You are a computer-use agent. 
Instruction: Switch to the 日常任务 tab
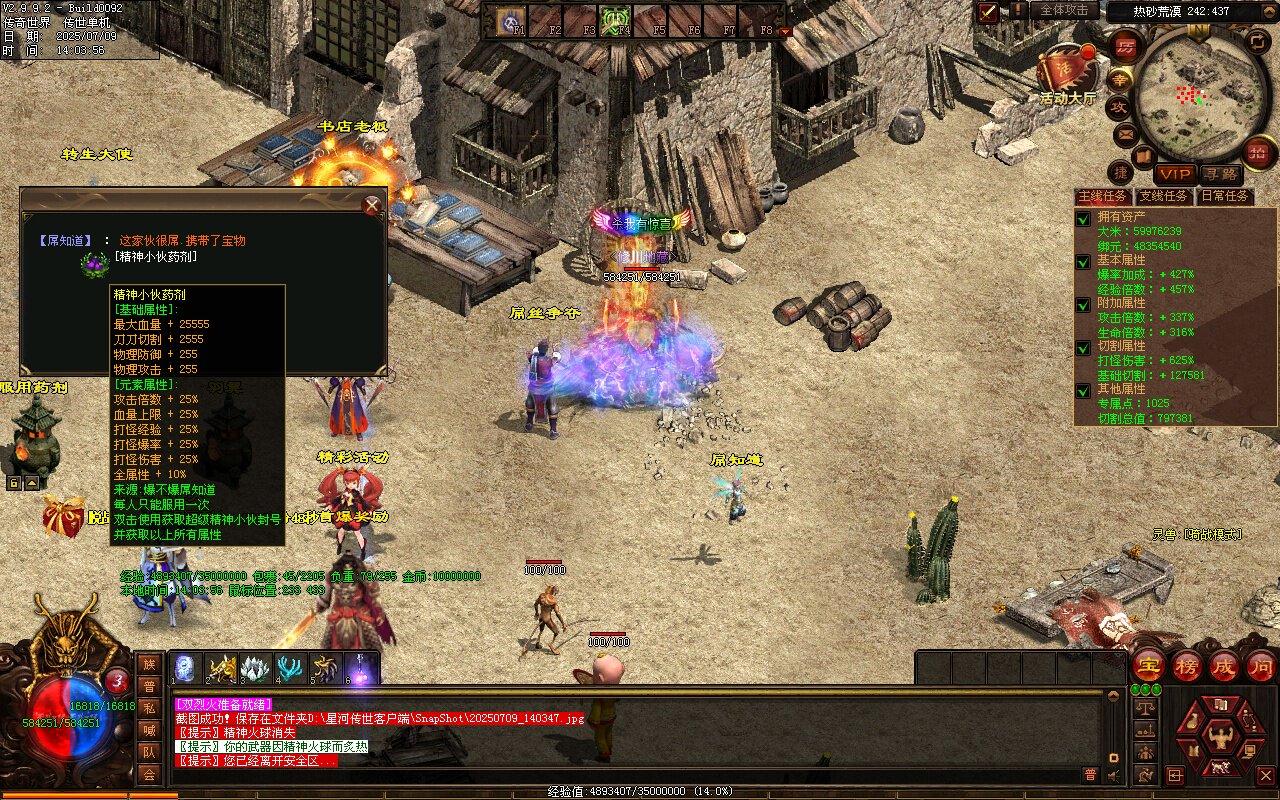(x=1224, y=196)
